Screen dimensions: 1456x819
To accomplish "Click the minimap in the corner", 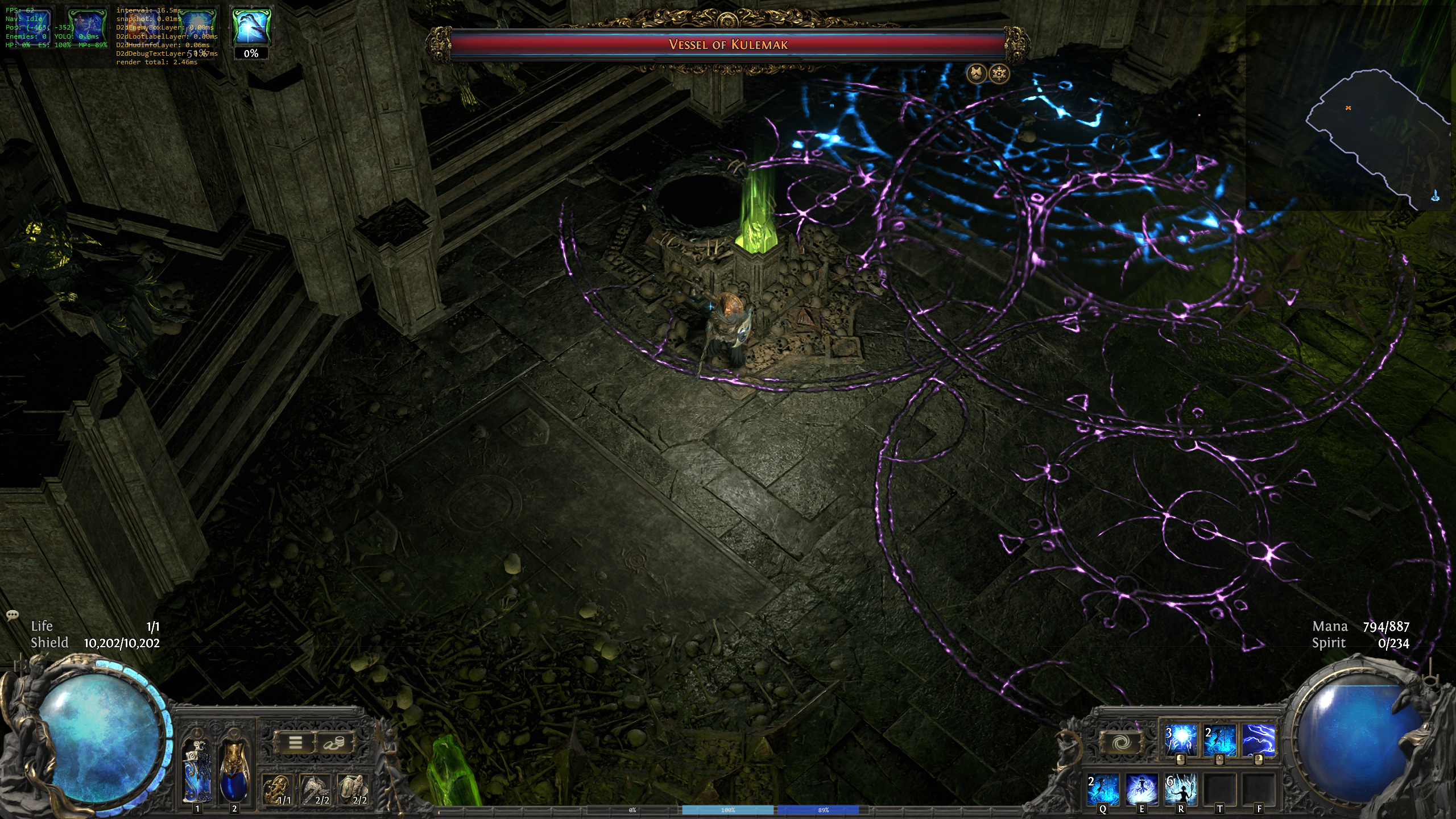I will (1365, 131).
